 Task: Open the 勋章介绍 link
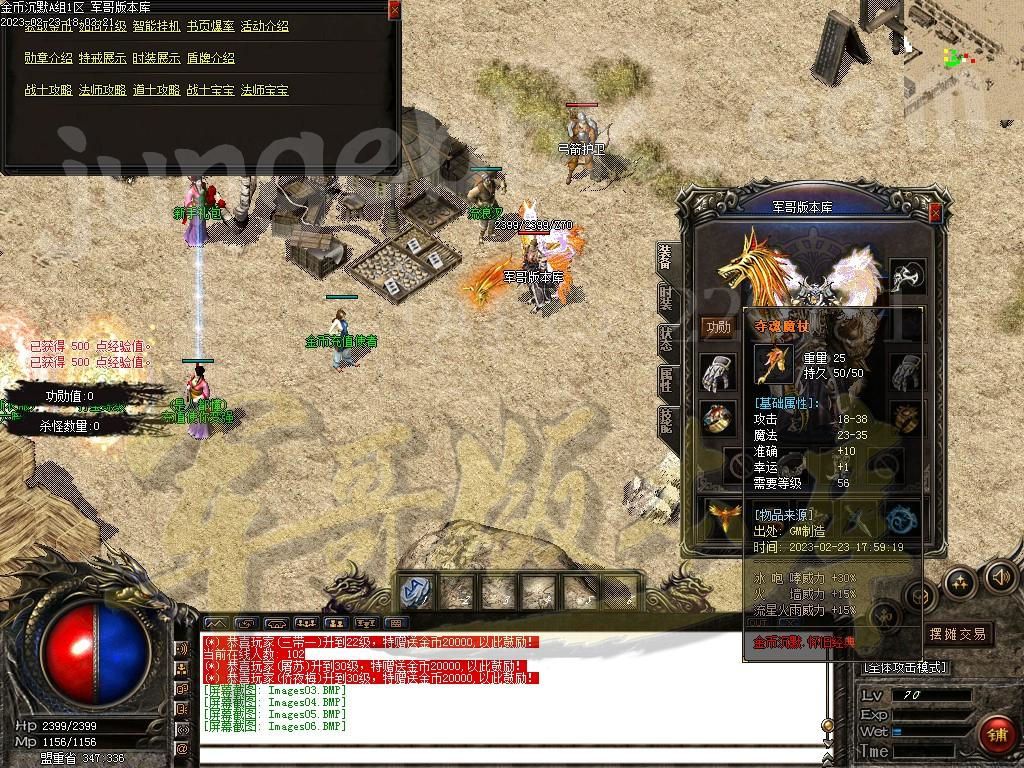[48, 58]
